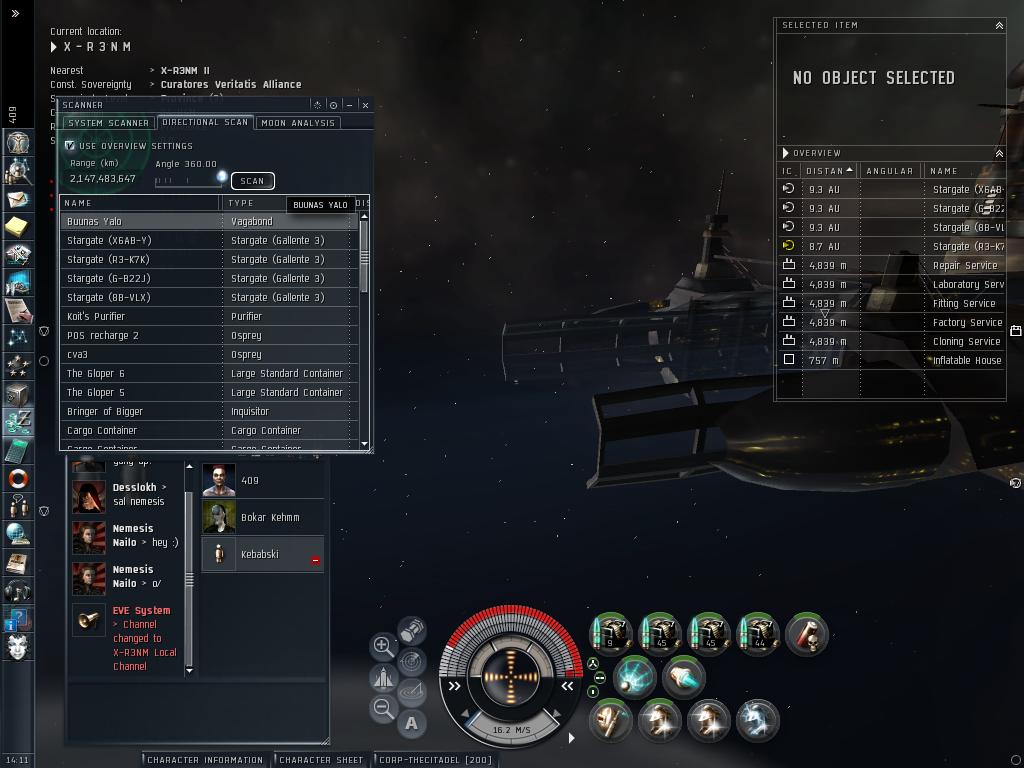The image size is (1024, 768).
Task: Toggle the Use Overview Settings checkbox
Action: click(x=70, y=146)
